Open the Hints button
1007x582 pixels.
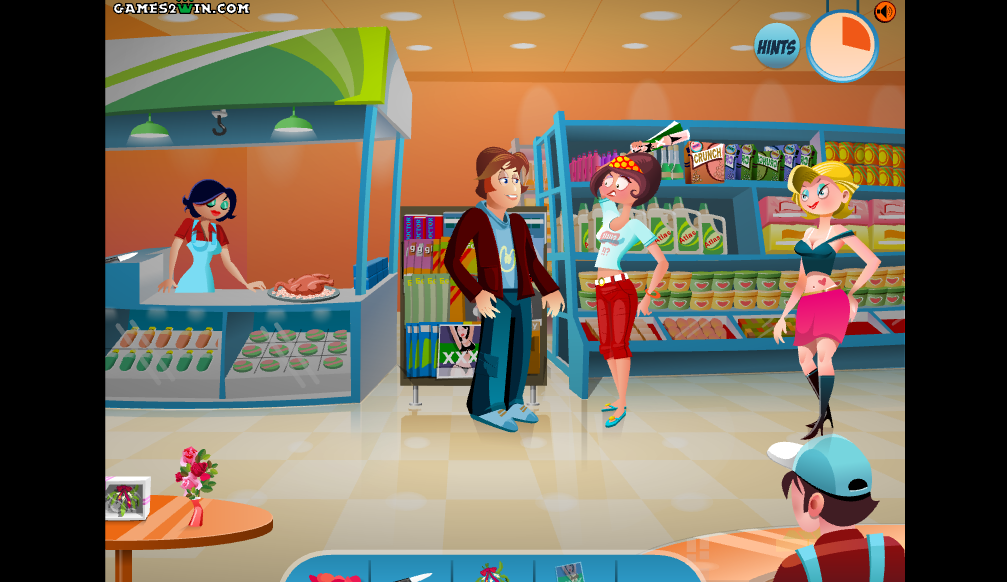776,47
